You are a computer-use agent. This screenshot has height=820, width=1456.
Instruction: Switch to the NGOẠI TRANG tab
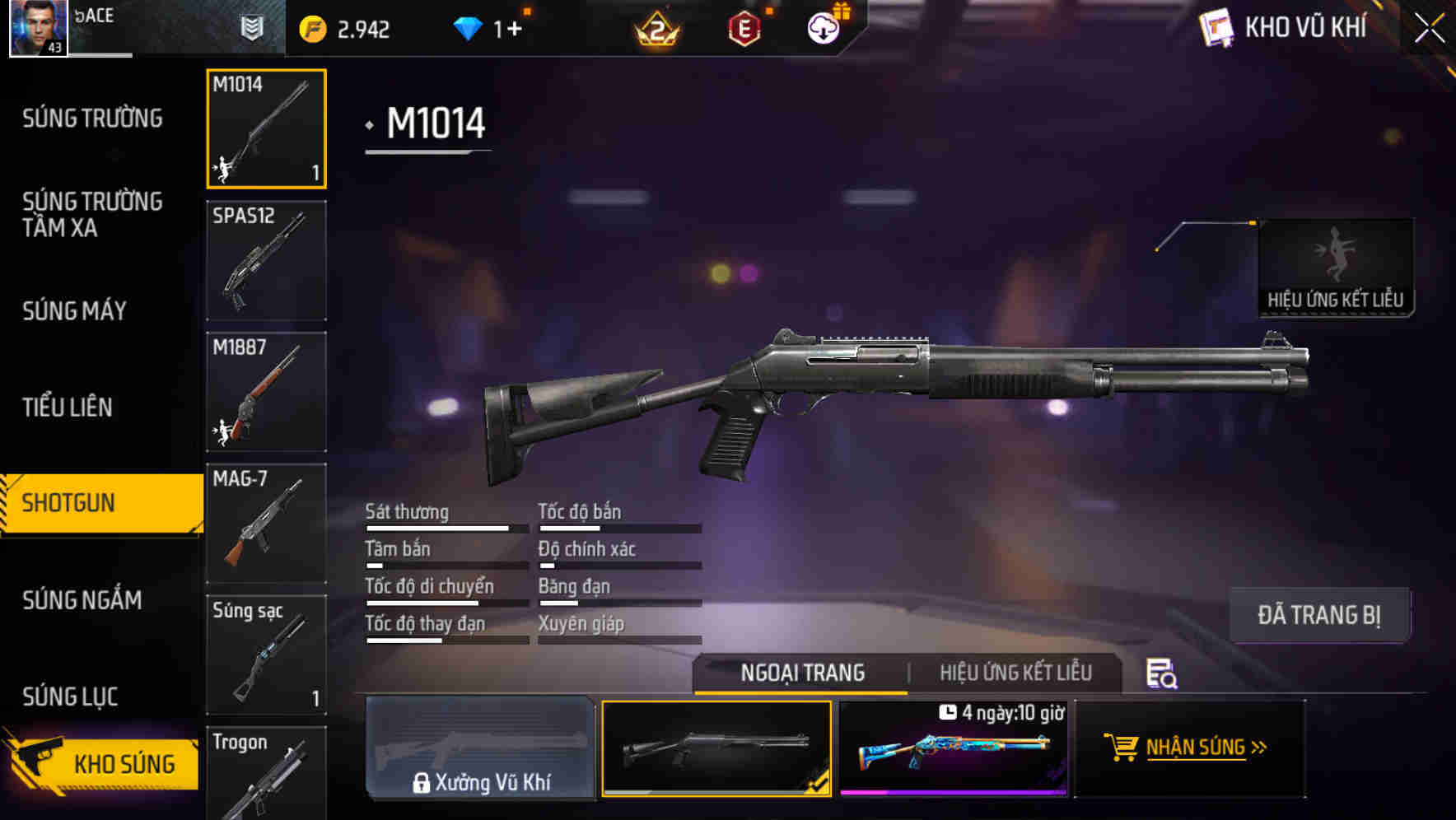(800, 673)
